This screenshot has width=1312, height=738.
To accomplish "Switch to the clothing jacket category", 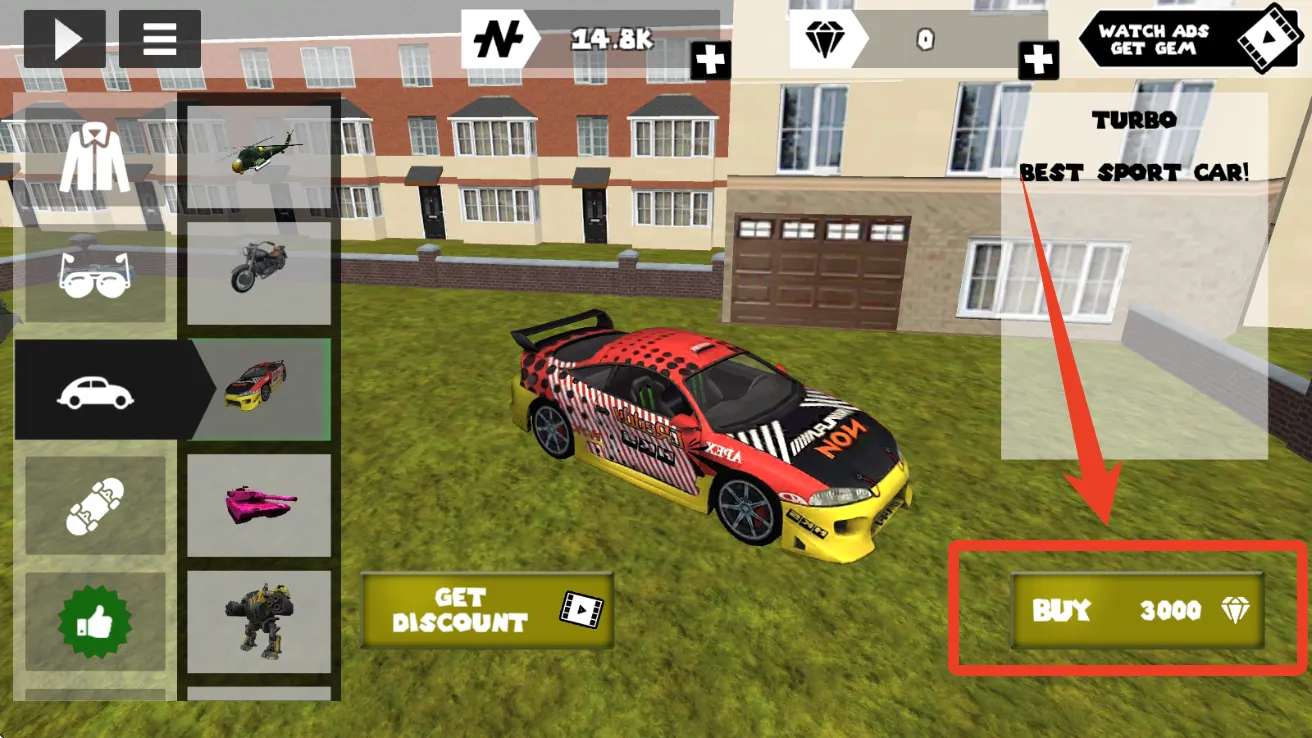I will pyautogui.click(x=95, y=160).
